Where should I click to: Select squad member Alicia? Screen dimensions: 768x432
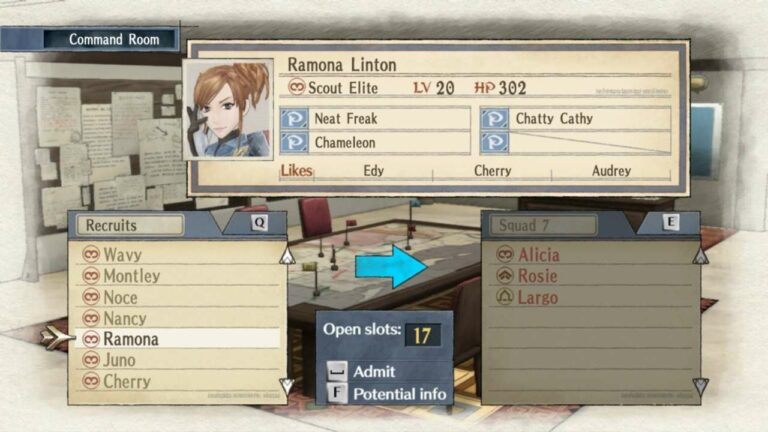tap(538, 255)
